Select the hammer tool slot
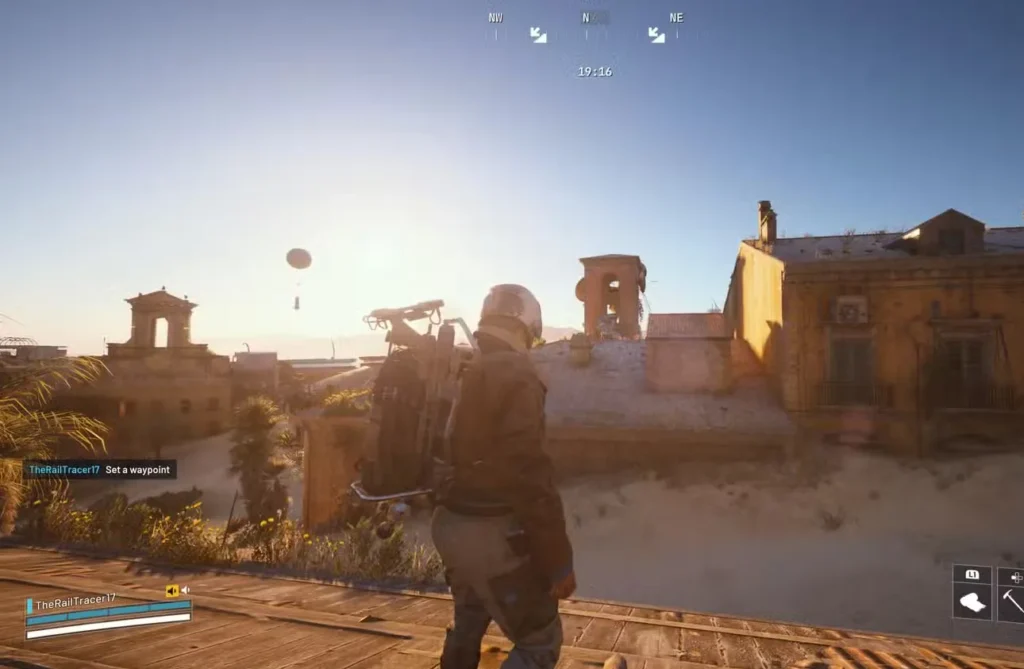Image resolution: width=1024 pixels, height=669 pixels. (x=1012, y=602)
